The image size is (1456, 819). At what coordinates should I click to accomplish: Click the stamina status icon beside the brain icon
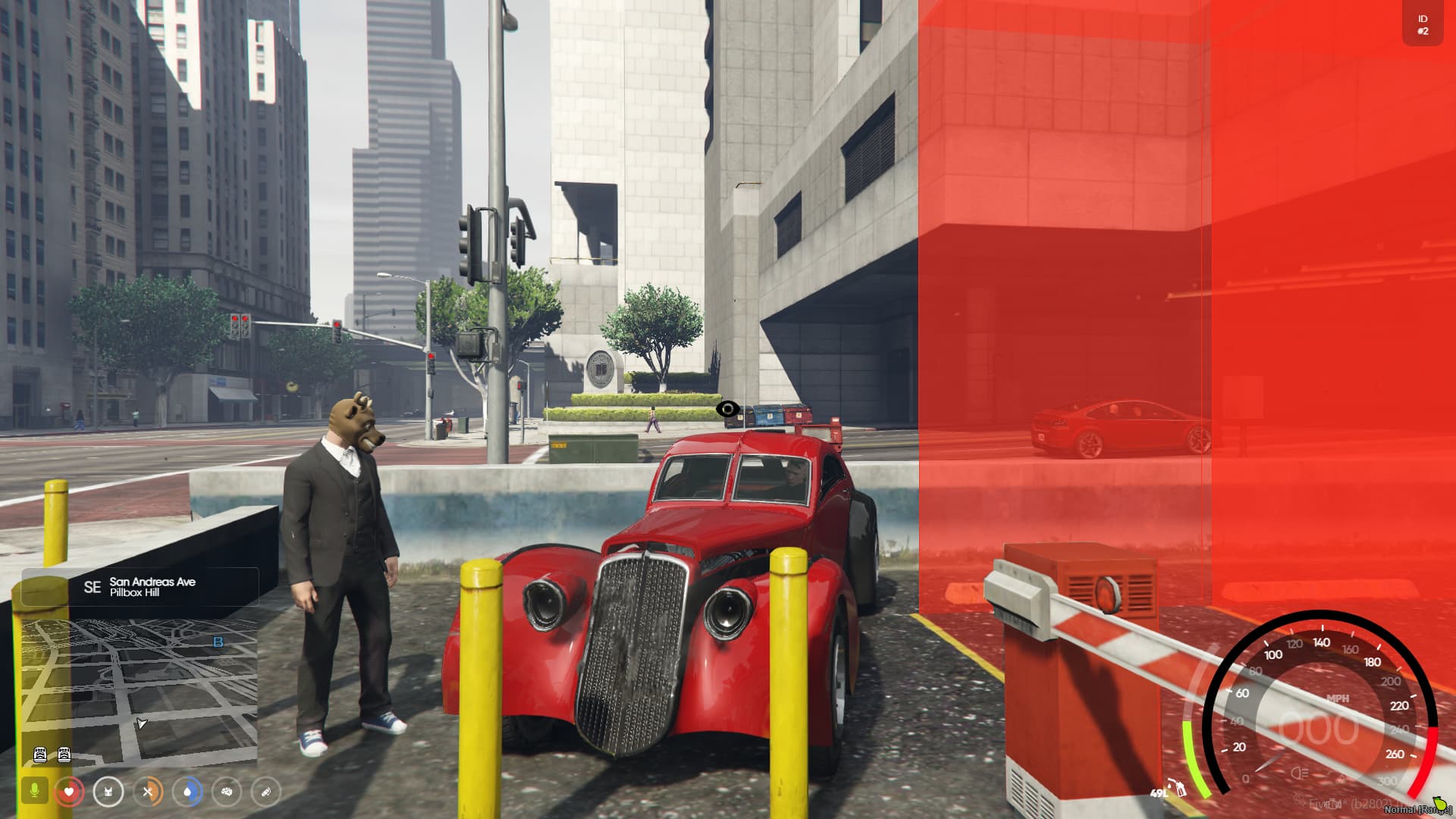coord(267,792)
